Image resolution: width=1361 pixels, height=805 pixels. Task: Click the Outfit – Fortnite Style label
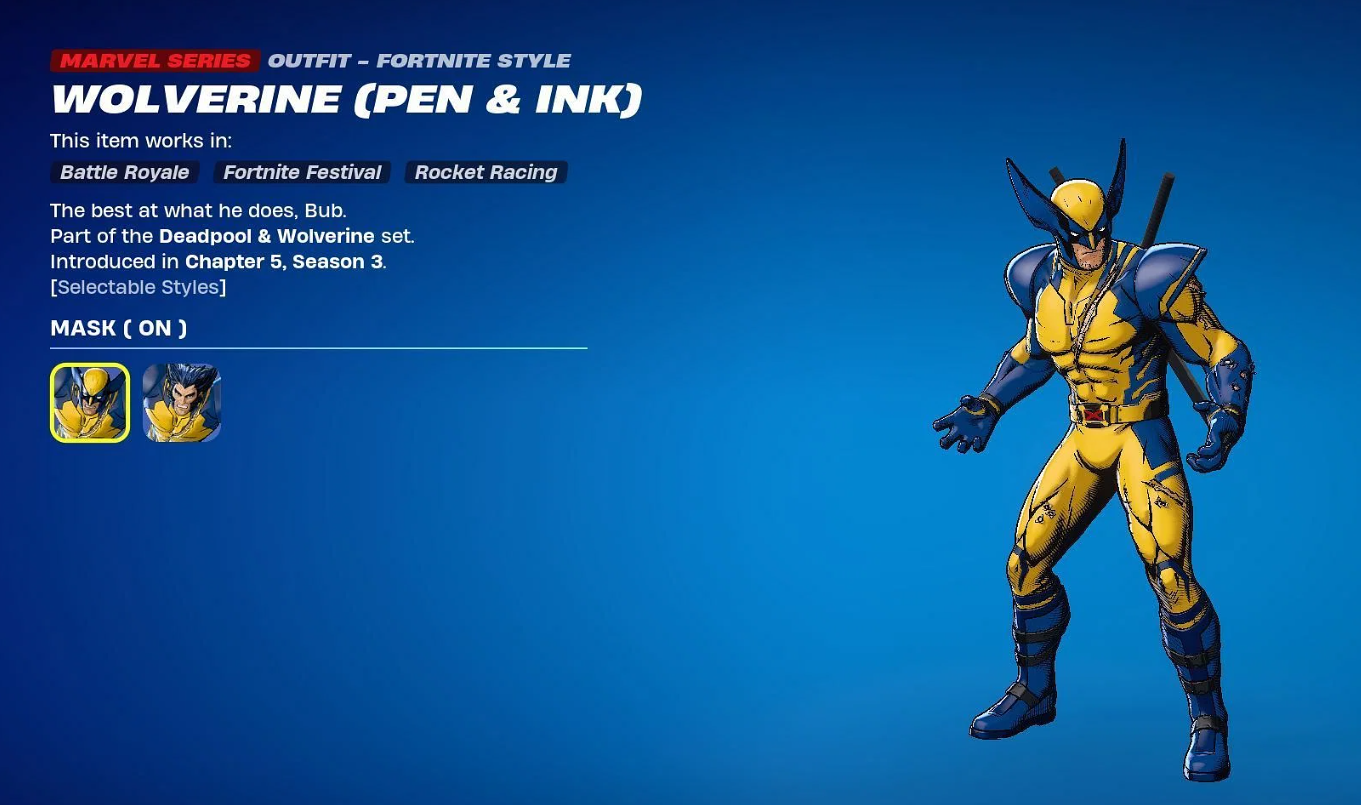(x=419, y=60)
